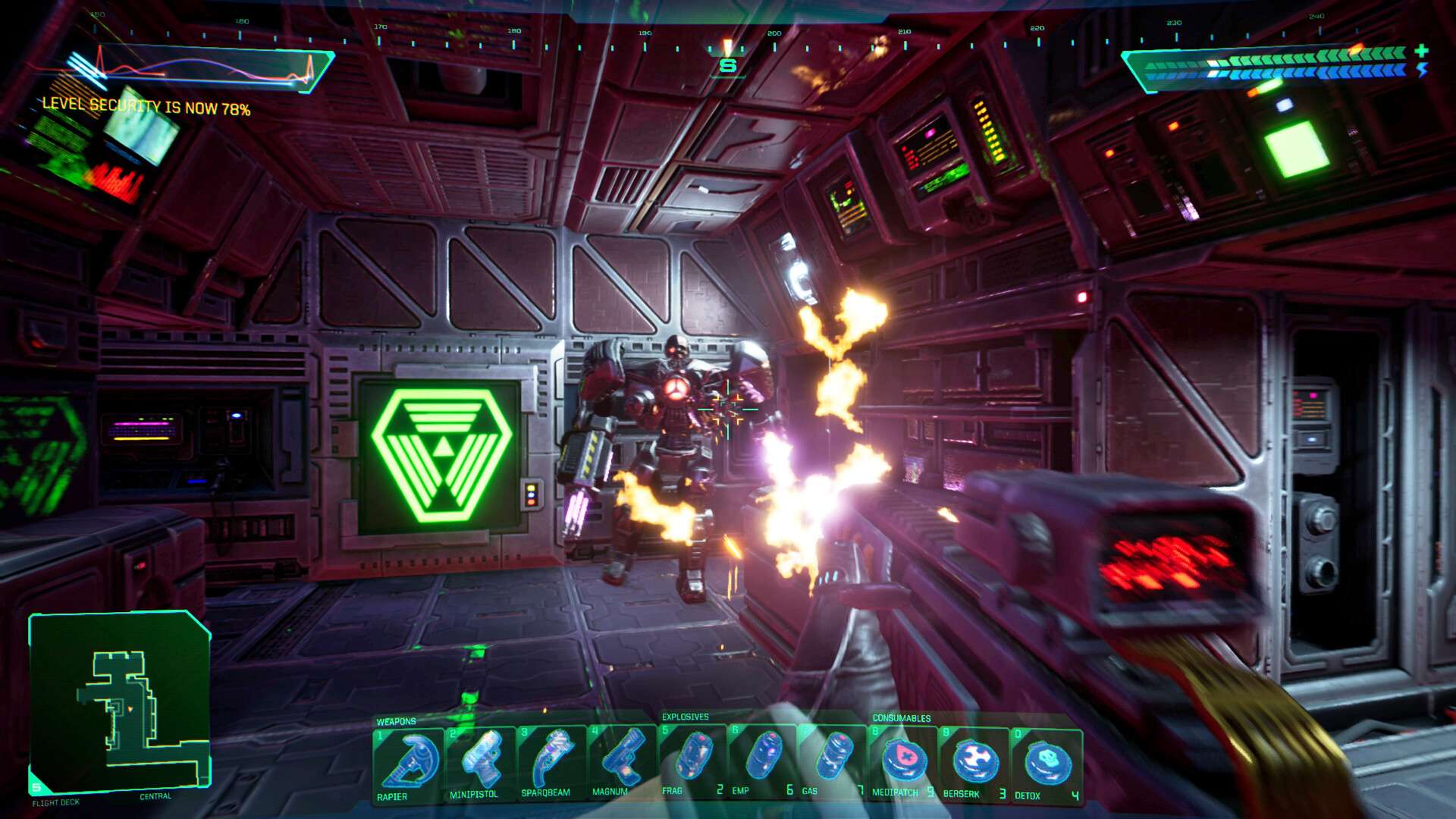Open the minimap in the corner
This screenshot has width=1456, height=819.
click(121, 701)
